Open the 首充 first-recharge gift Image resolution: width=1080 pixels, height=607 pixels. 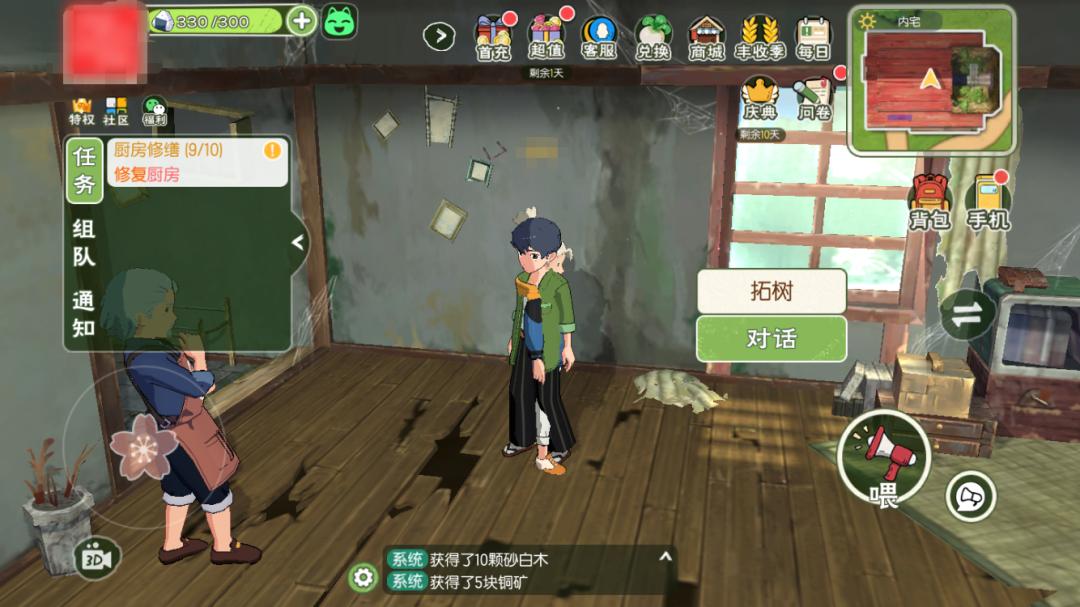[492, 37]
